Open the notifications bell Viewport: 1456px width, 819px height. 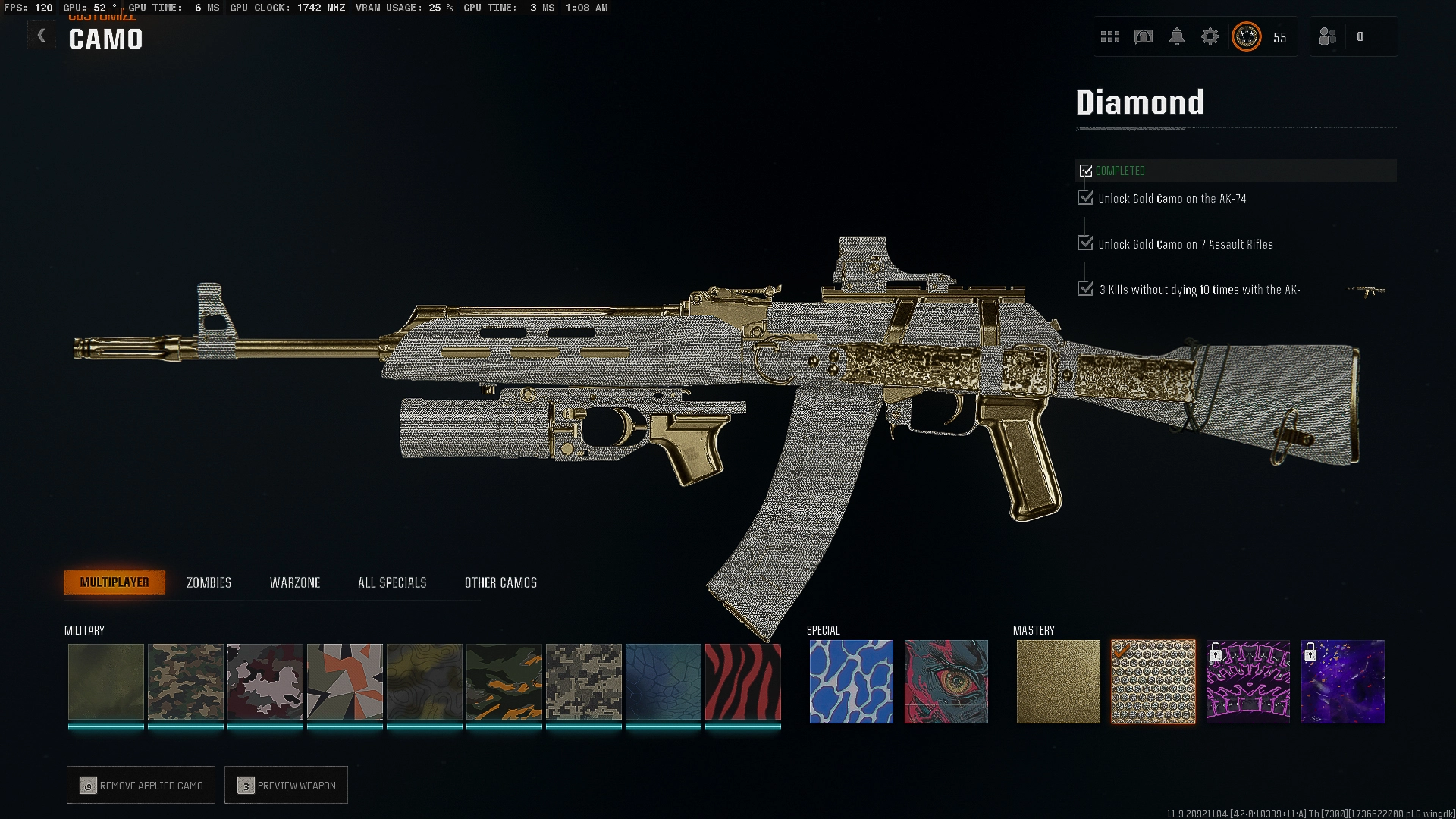[x=1176, y=36]
